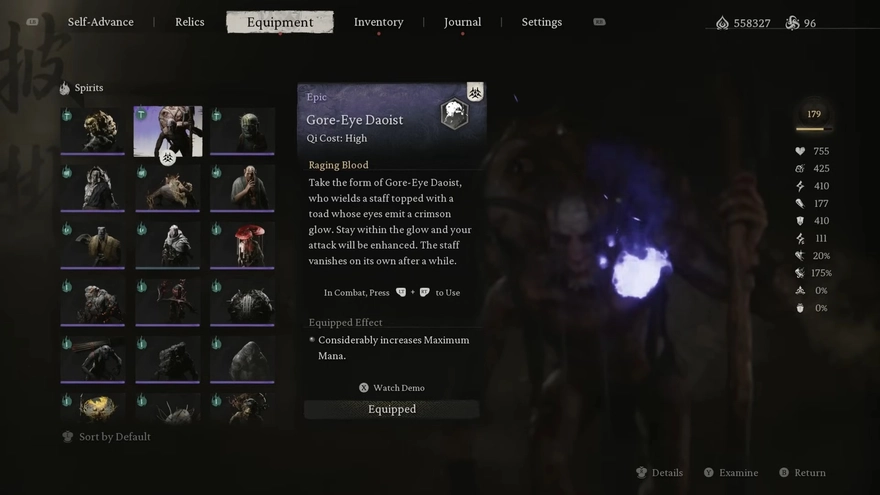Click the Equipped button

pos(392,409)
